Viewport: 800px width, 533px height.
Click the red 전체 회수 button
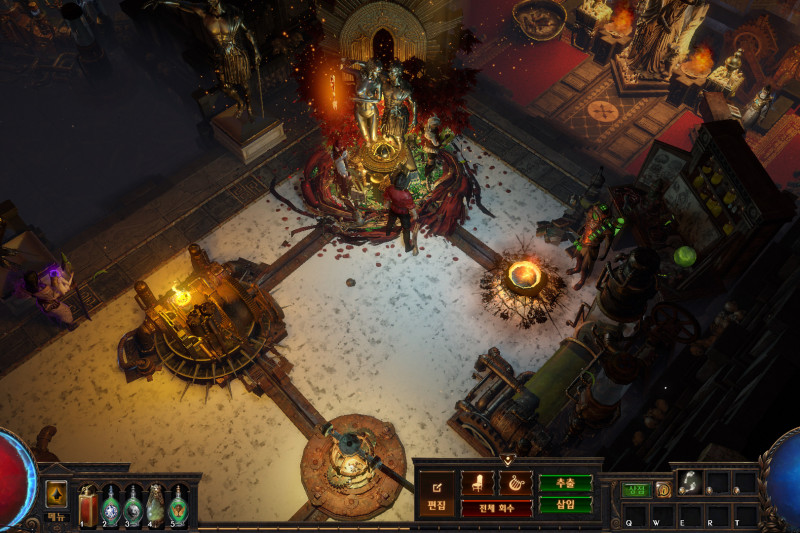pyautogui.click(x=496, y=508)
